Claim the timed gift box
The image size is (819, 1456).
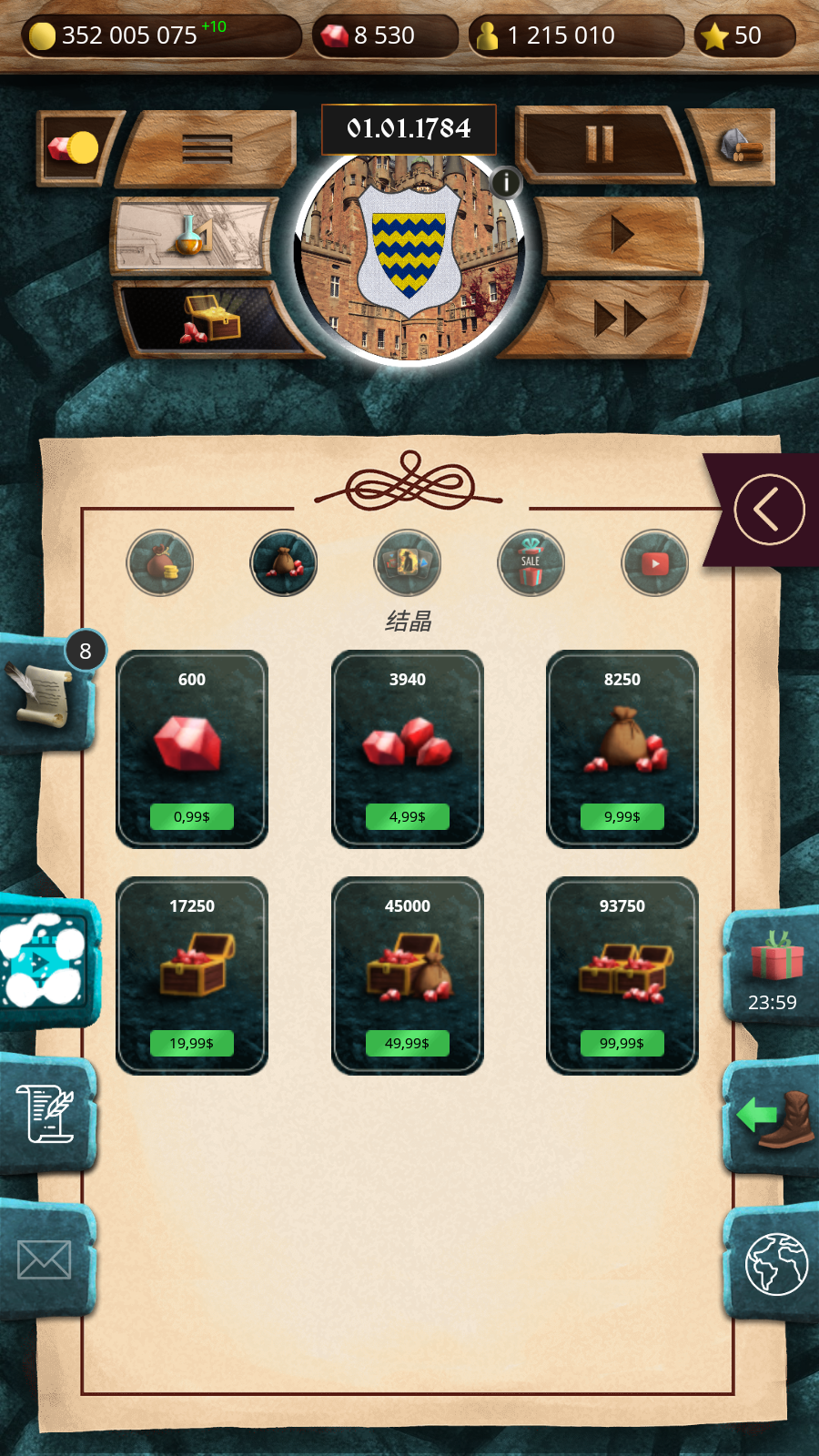coord(774,966)
